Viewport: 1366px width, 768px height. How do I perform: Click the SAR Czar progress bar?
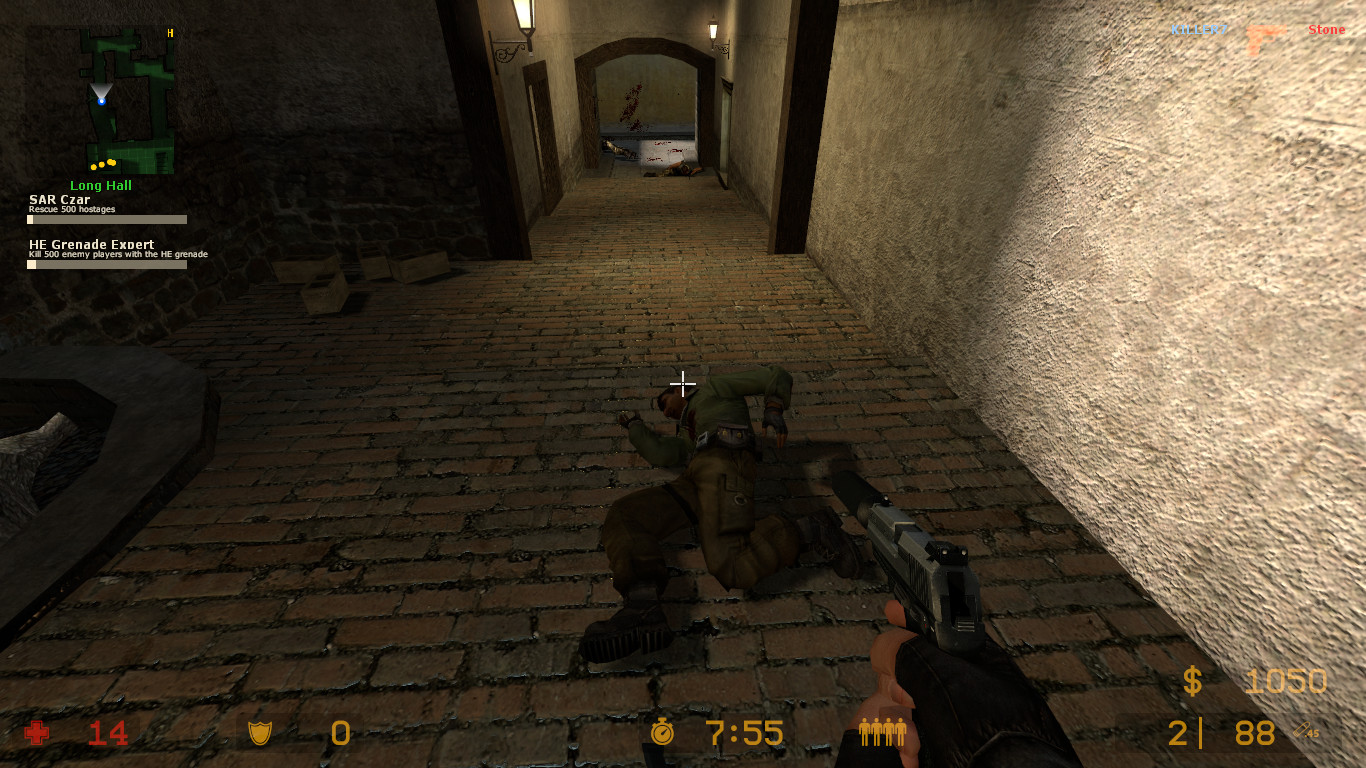(x=106, y=219)
